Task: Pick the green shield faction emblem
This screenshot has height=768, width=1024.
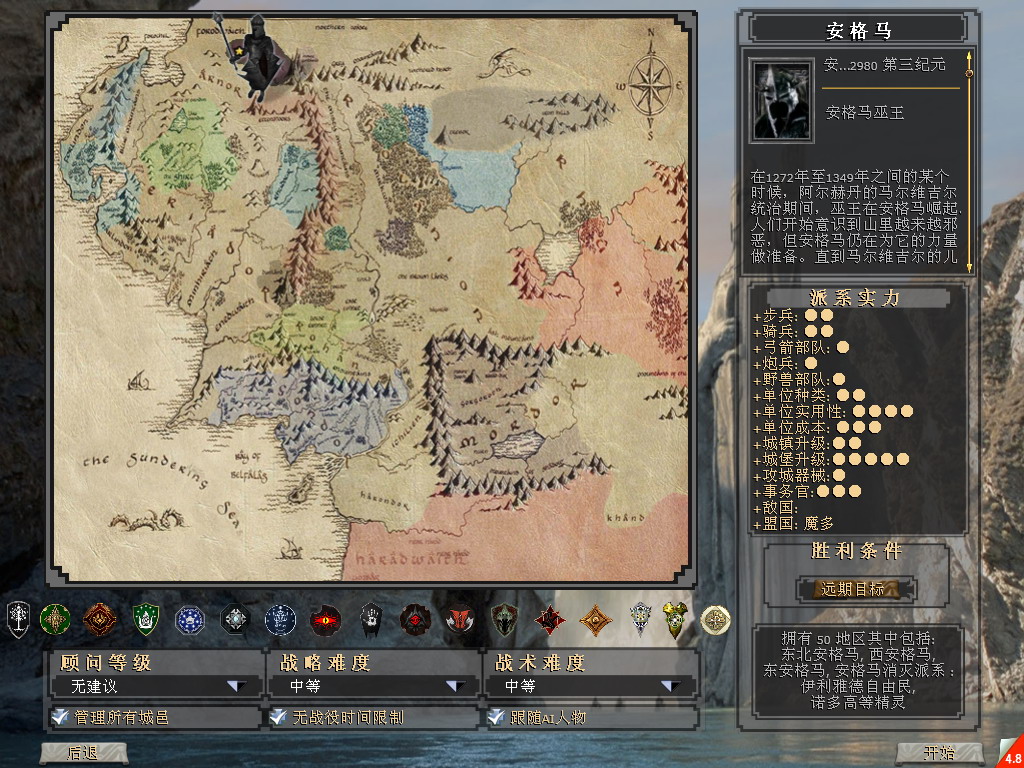Action: tap(146, 620)
